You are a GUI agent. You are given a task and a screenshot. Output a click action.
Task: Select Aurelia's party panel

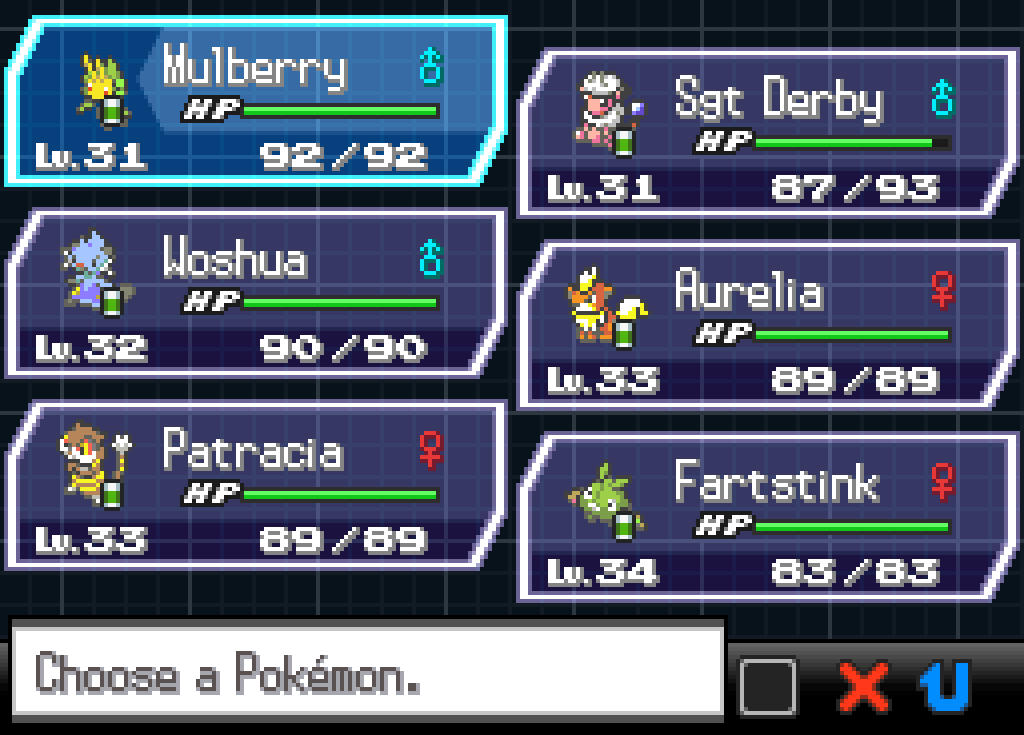click(x=766, y=325)
